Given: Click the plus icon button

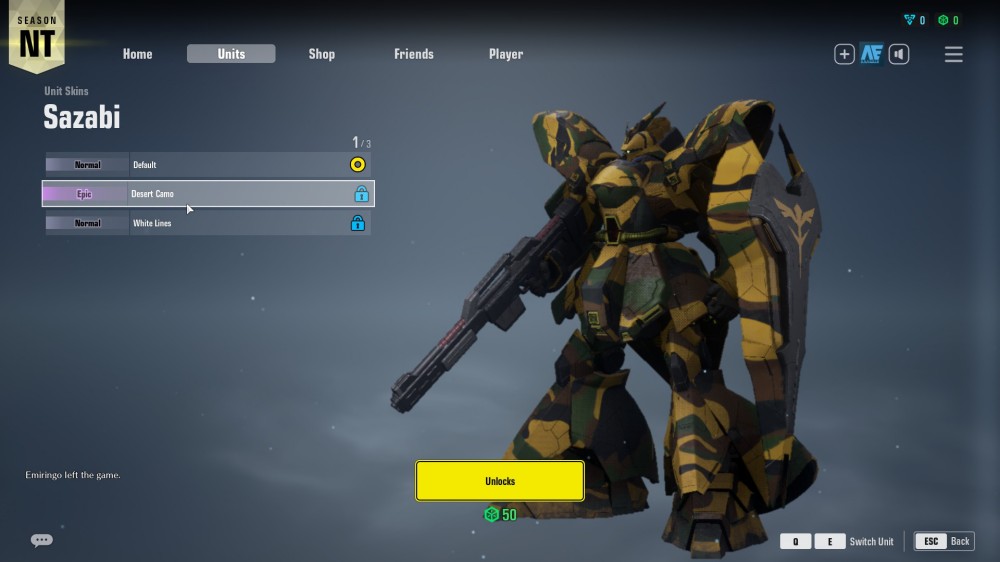Looking at the screenshot, I should pos(844,54).
